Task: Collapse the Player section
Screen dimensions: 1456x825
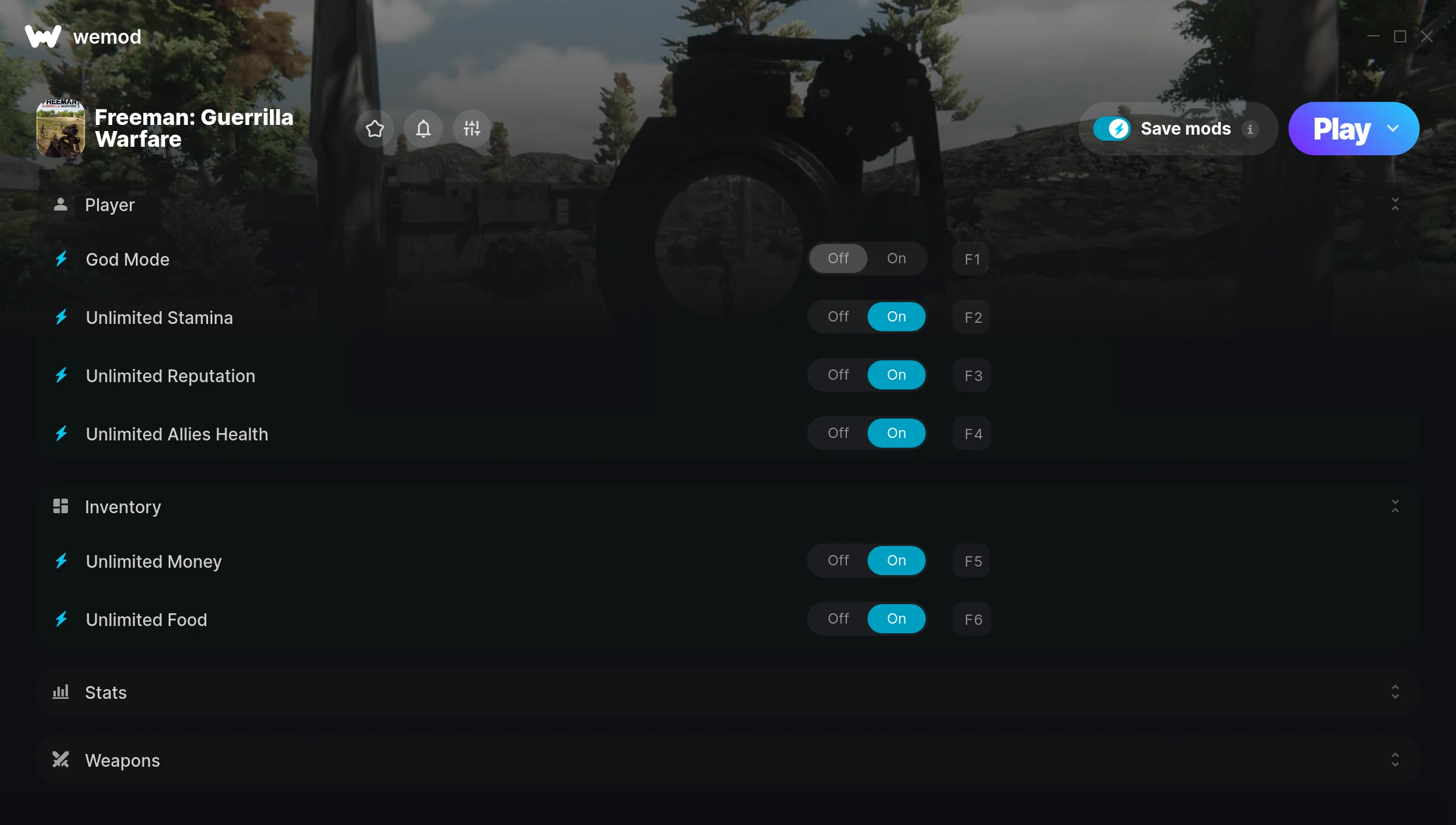Action: 1395,204
